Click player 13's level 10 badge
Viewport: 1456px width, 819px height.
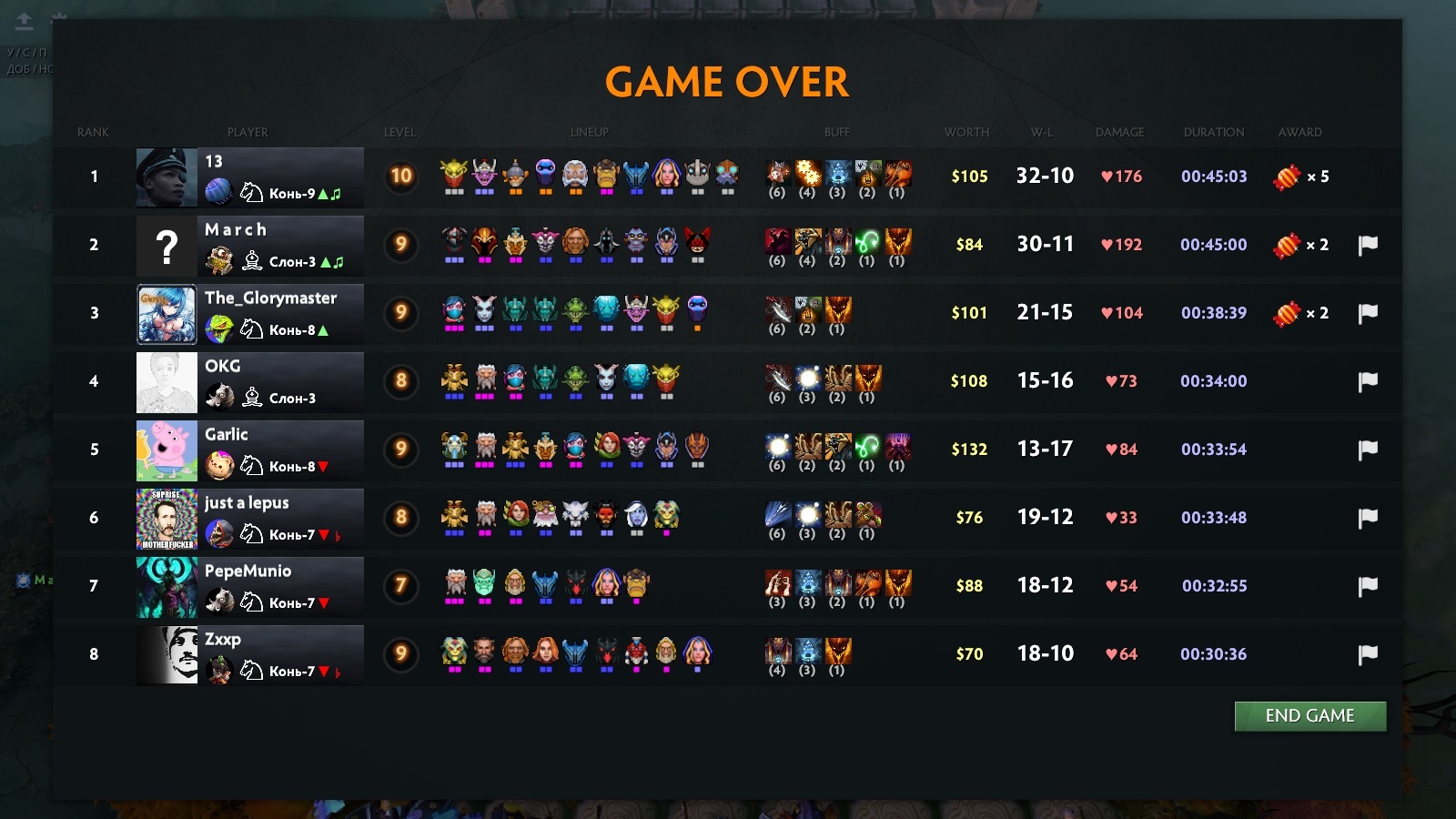[401, 176]
